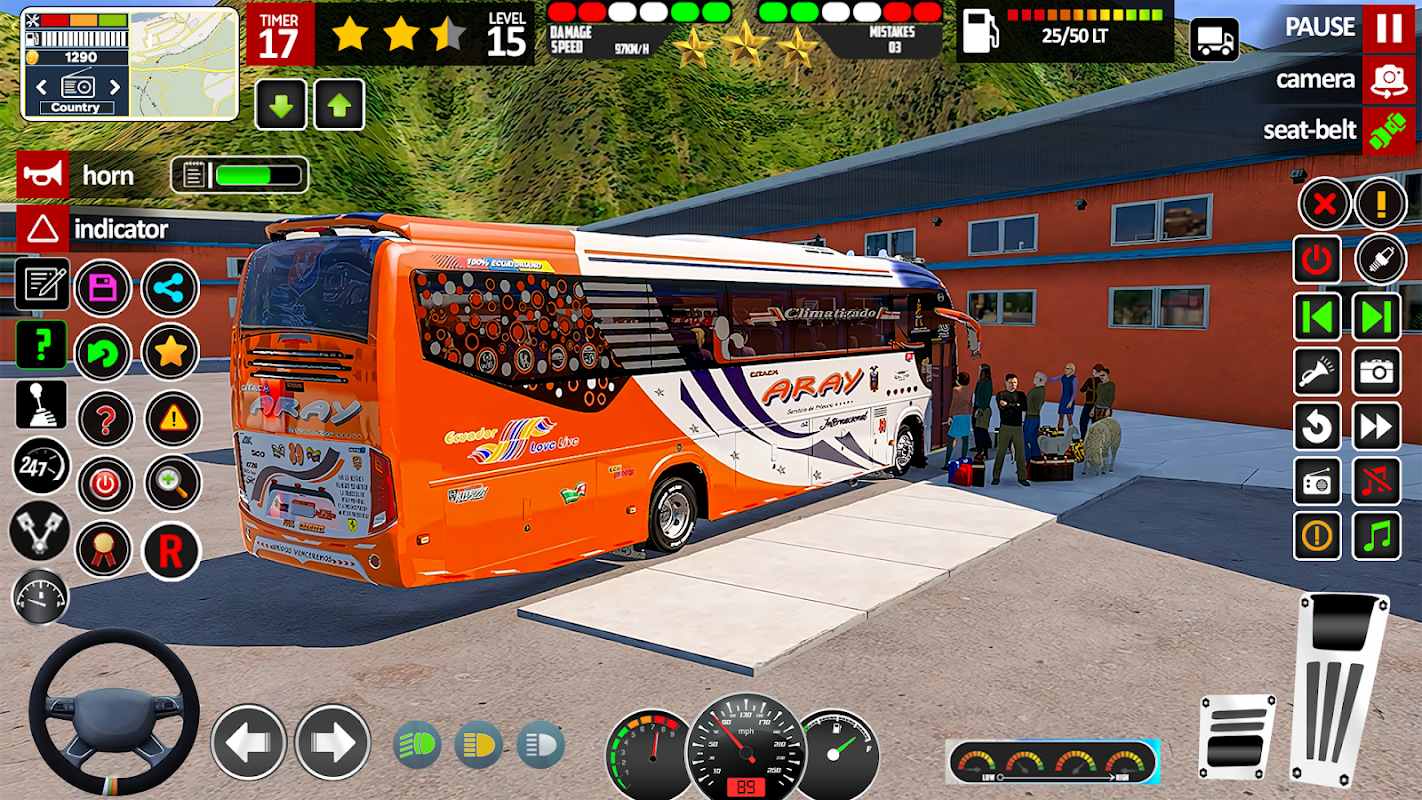Screen dimensions: 1422x800
Task: Click the steering wheel
Action: click(113, 712)
